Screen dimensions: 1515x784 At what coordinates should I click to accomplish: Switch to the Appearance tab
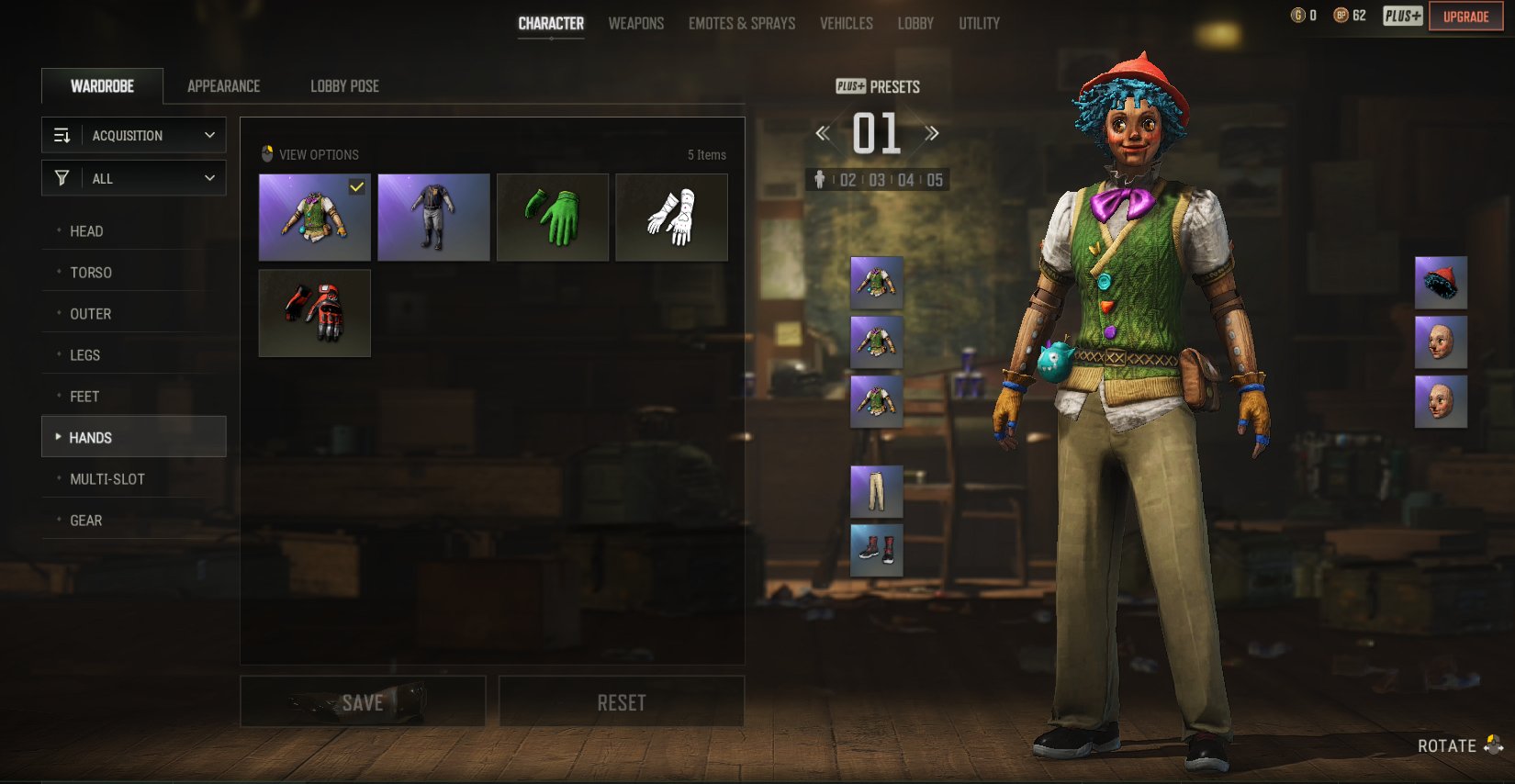pyautogui.click(x=223, y=86)
